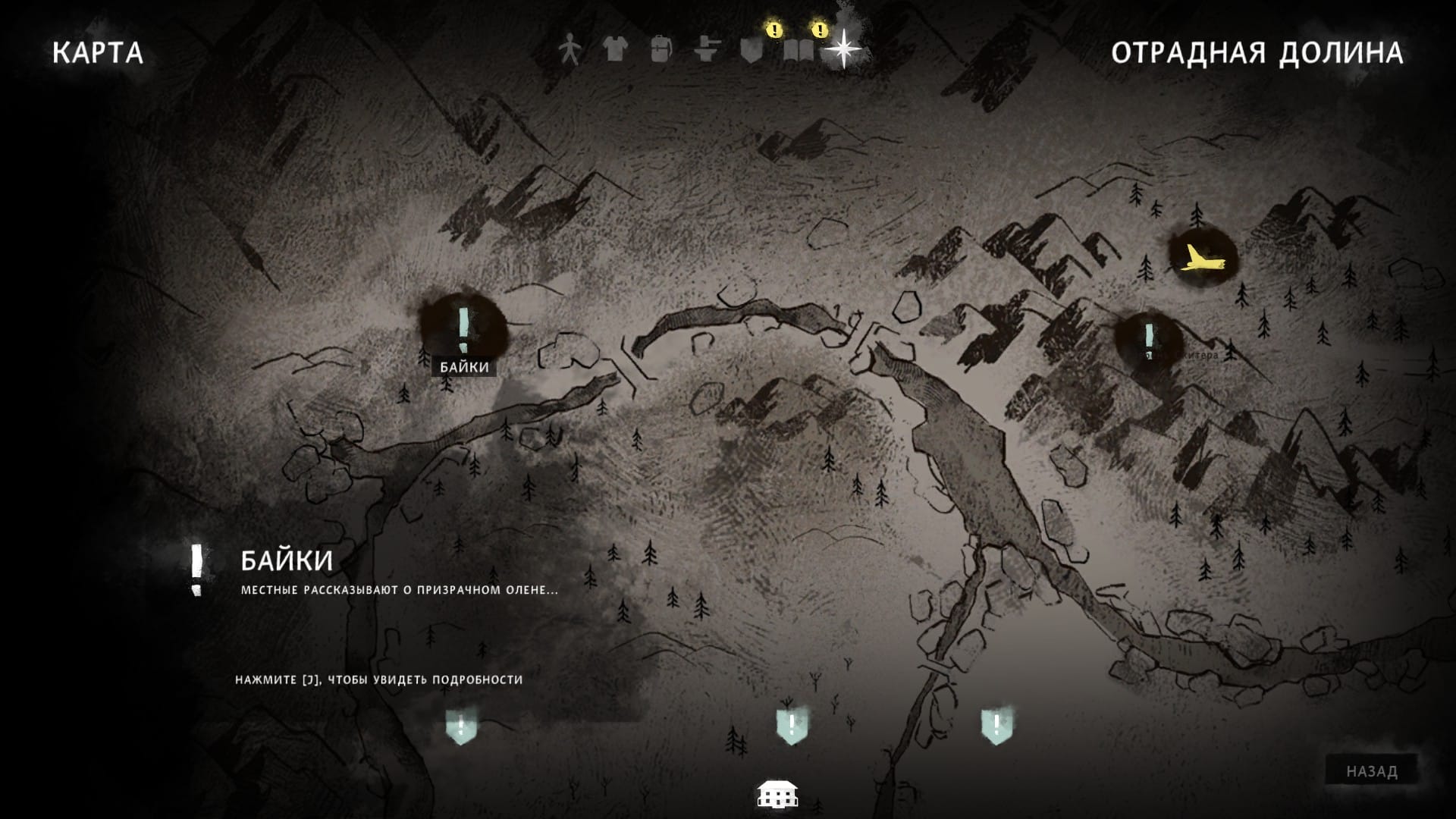Image resolution: width=1456 pixels, height=819 pixels.
Task: Open the shield badge missions tab
Action: click(x=752, y=50)
